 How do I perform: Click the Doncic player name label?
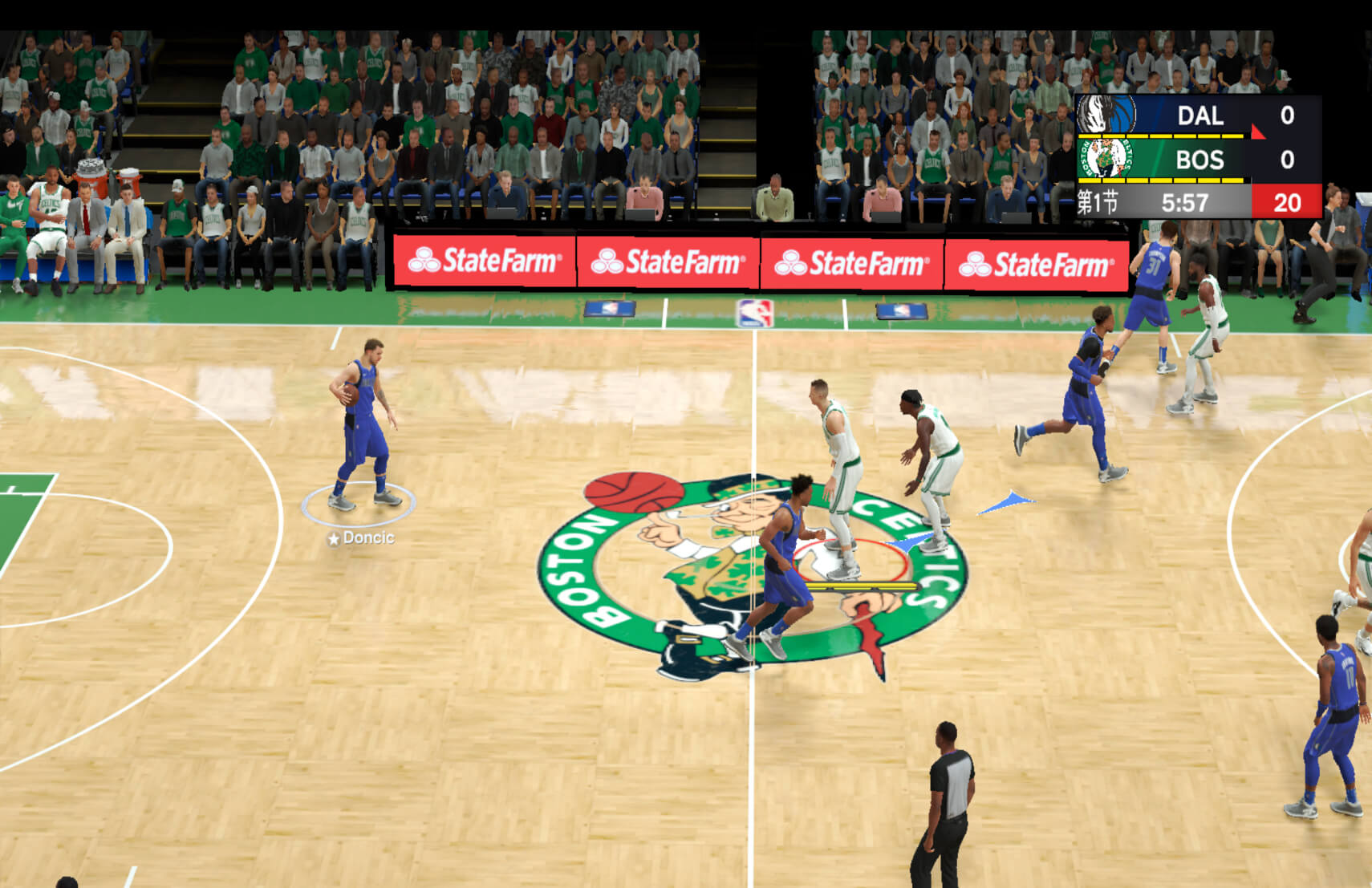[371, 540]
